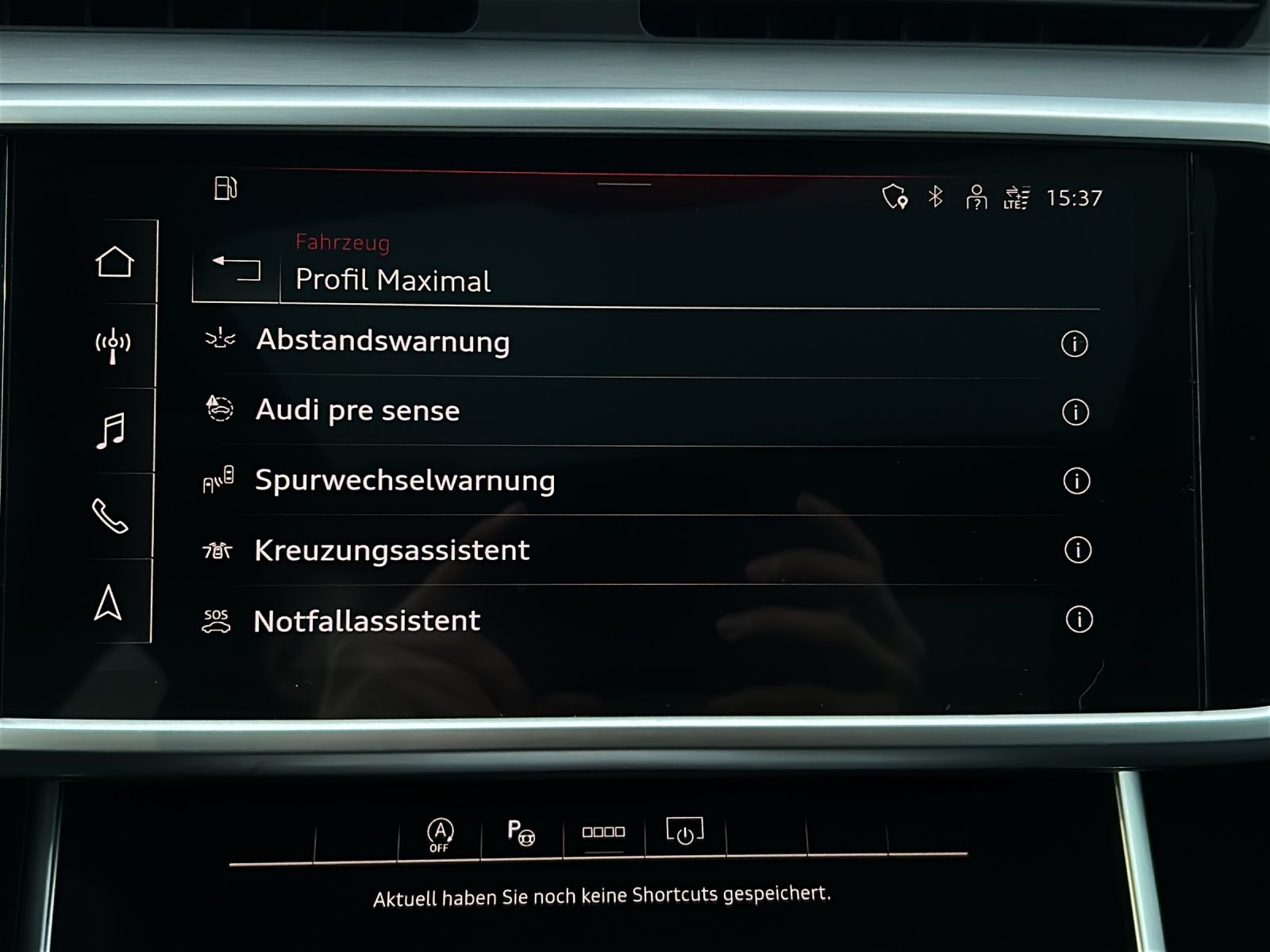Open the Kreuzungsassistent entry
1270x952 pixels.
pyautogui.click(x=391, y=549)
